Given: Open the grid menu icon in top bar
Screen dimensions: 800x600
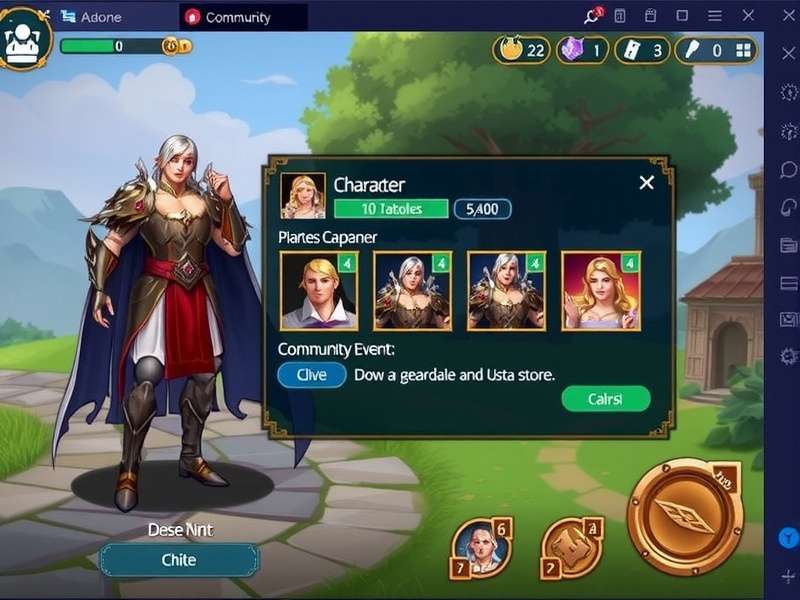Looking at the screenshot, I should [744, 51].
